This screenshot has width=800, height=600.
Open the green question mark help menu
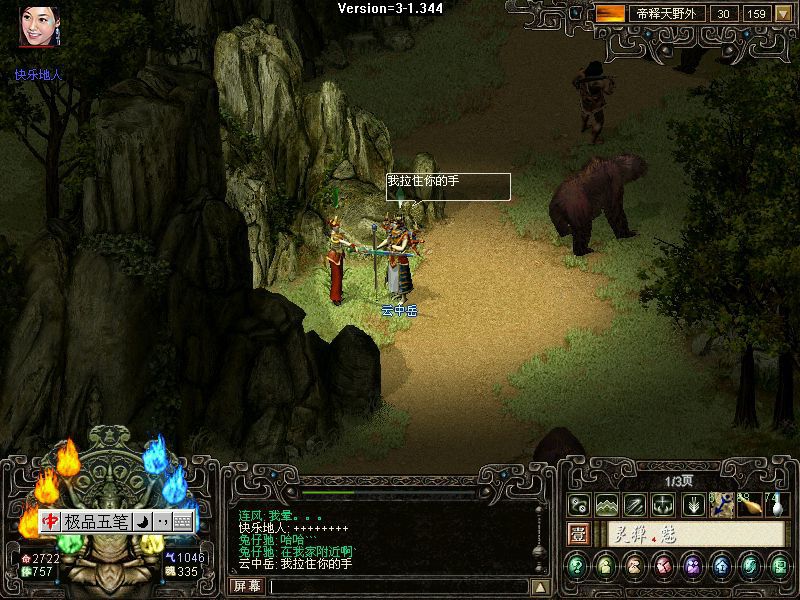pos(578,567)
